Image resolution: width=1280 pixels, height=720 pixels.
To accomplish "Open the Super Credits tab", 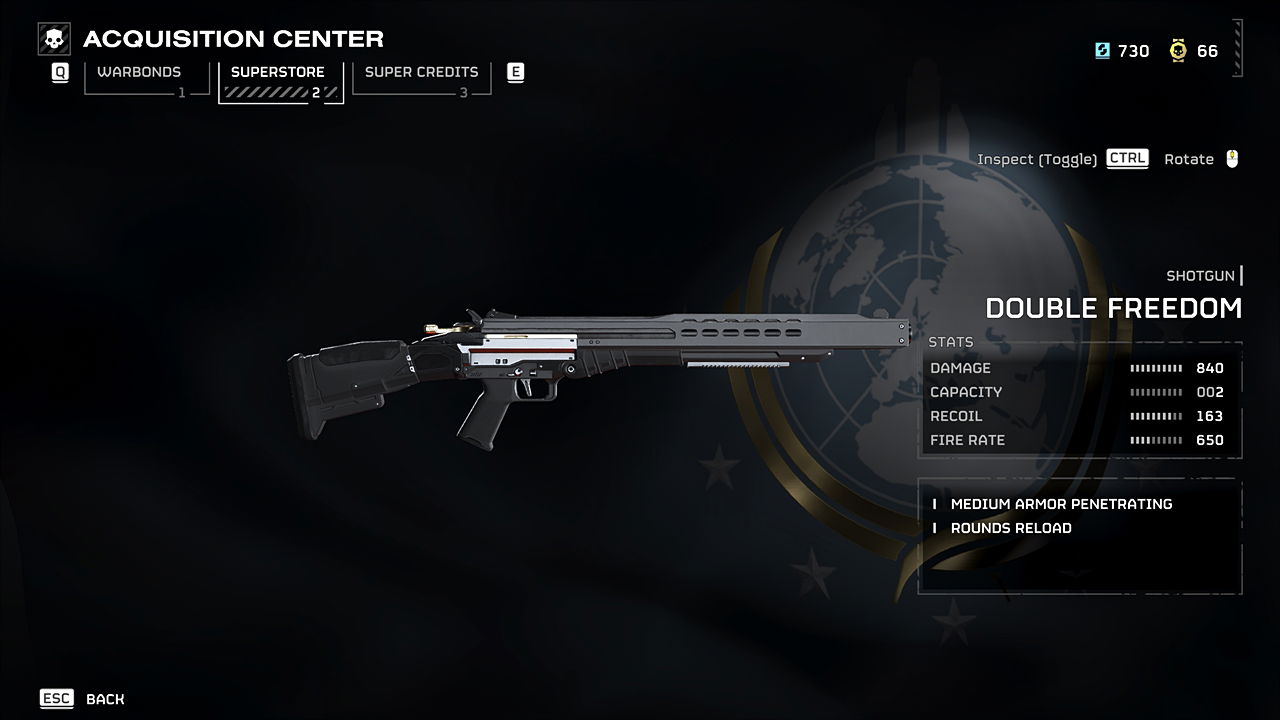I will coord(421,76).
